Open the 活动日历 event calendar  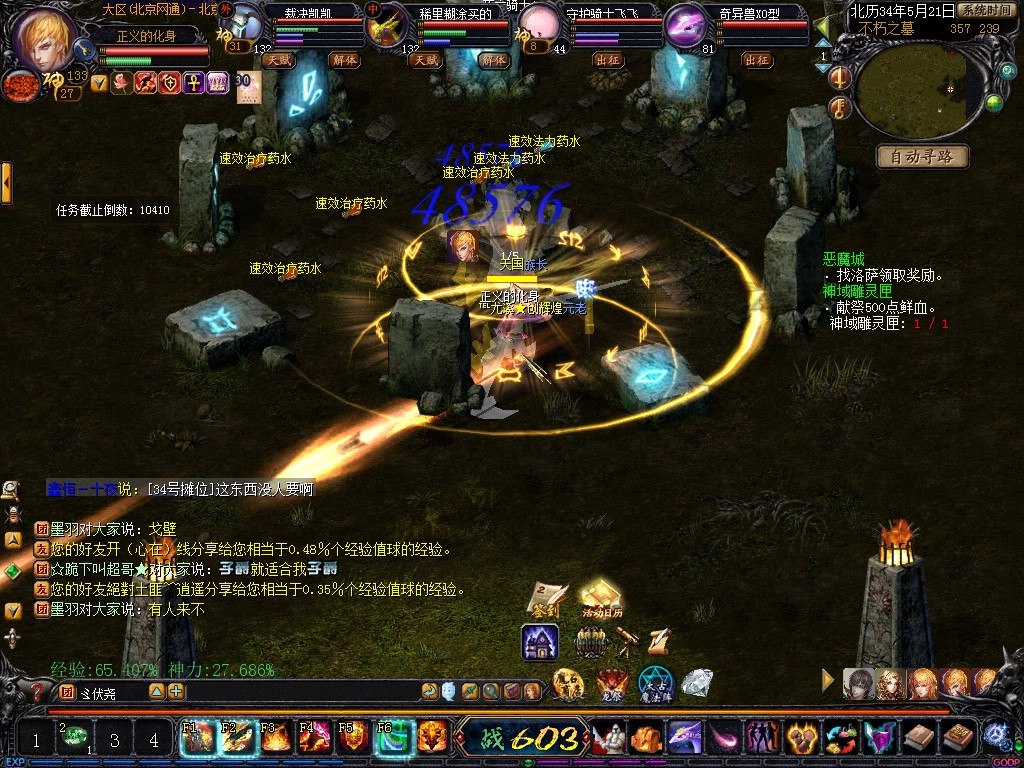tap(602, 597)
